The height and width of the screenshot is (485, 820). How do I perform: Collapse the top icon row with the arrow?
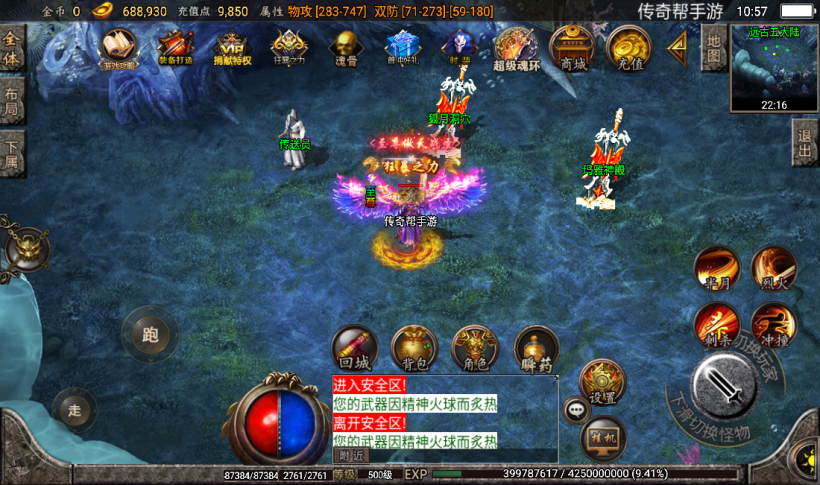[679, 46]
